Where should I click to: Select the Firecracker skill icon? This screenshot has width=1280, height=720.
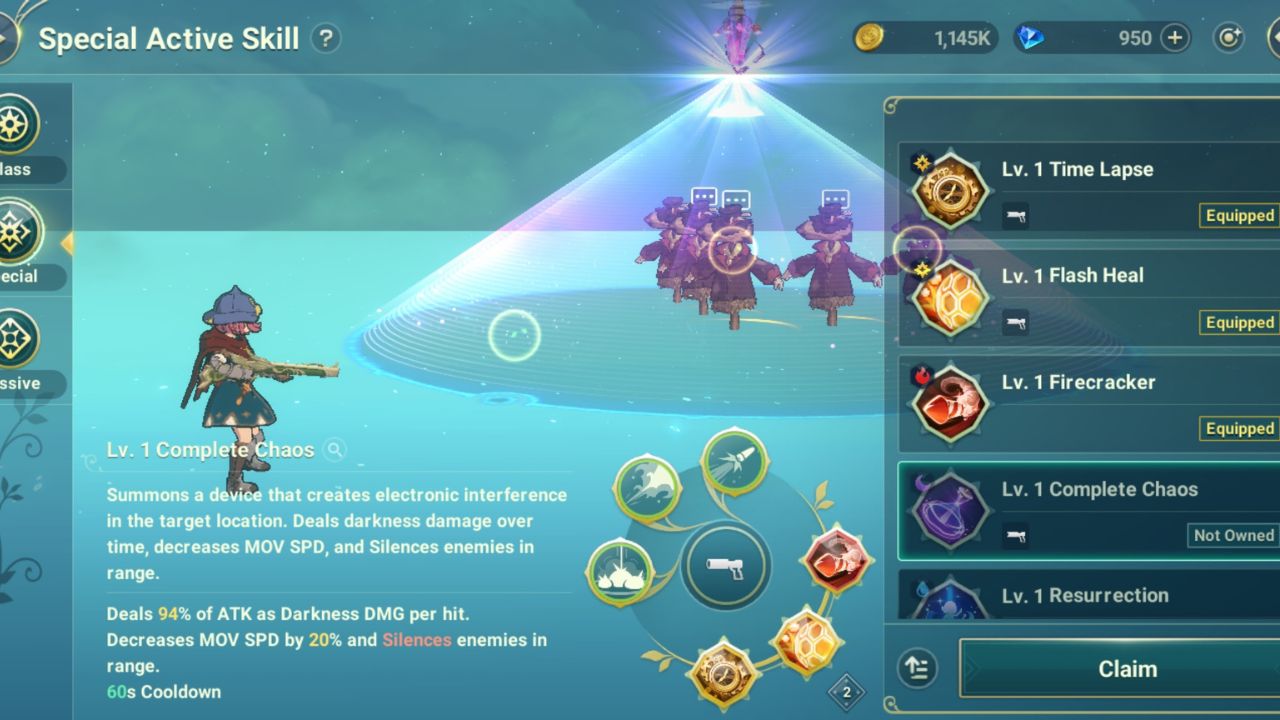[948, 400]
